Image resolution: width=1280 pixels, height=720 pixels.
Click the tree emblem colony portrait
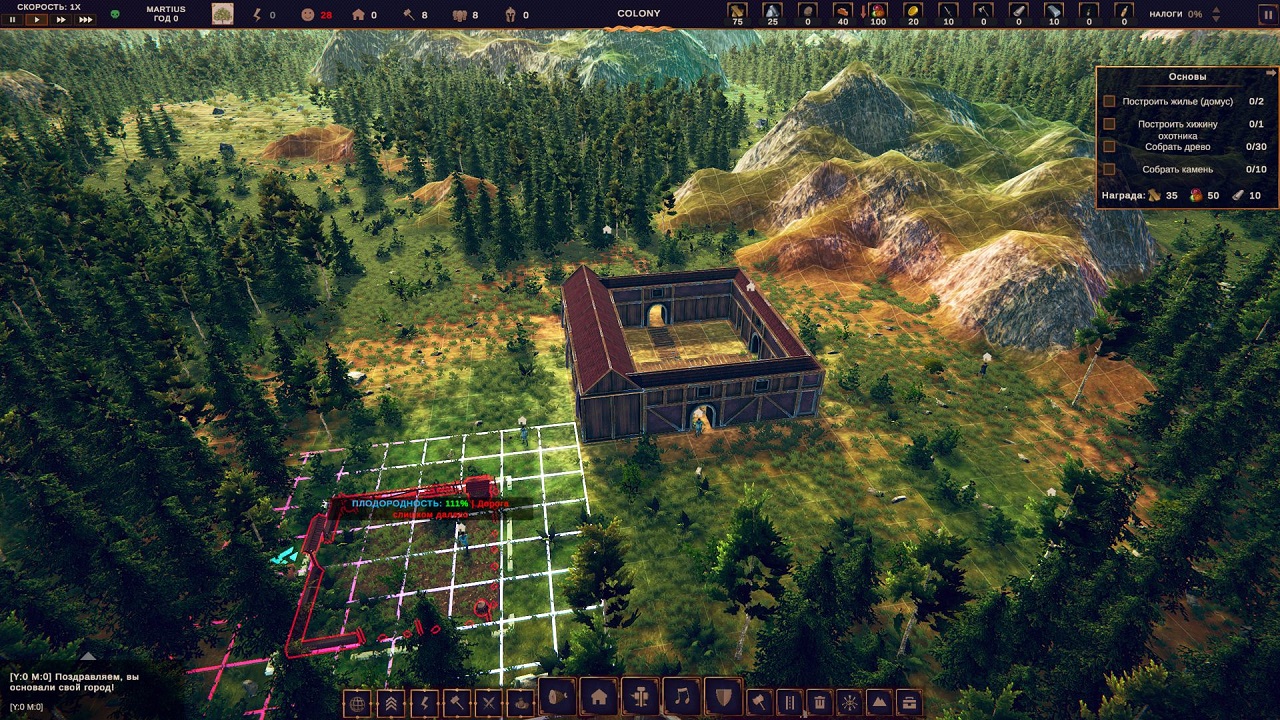222,14
